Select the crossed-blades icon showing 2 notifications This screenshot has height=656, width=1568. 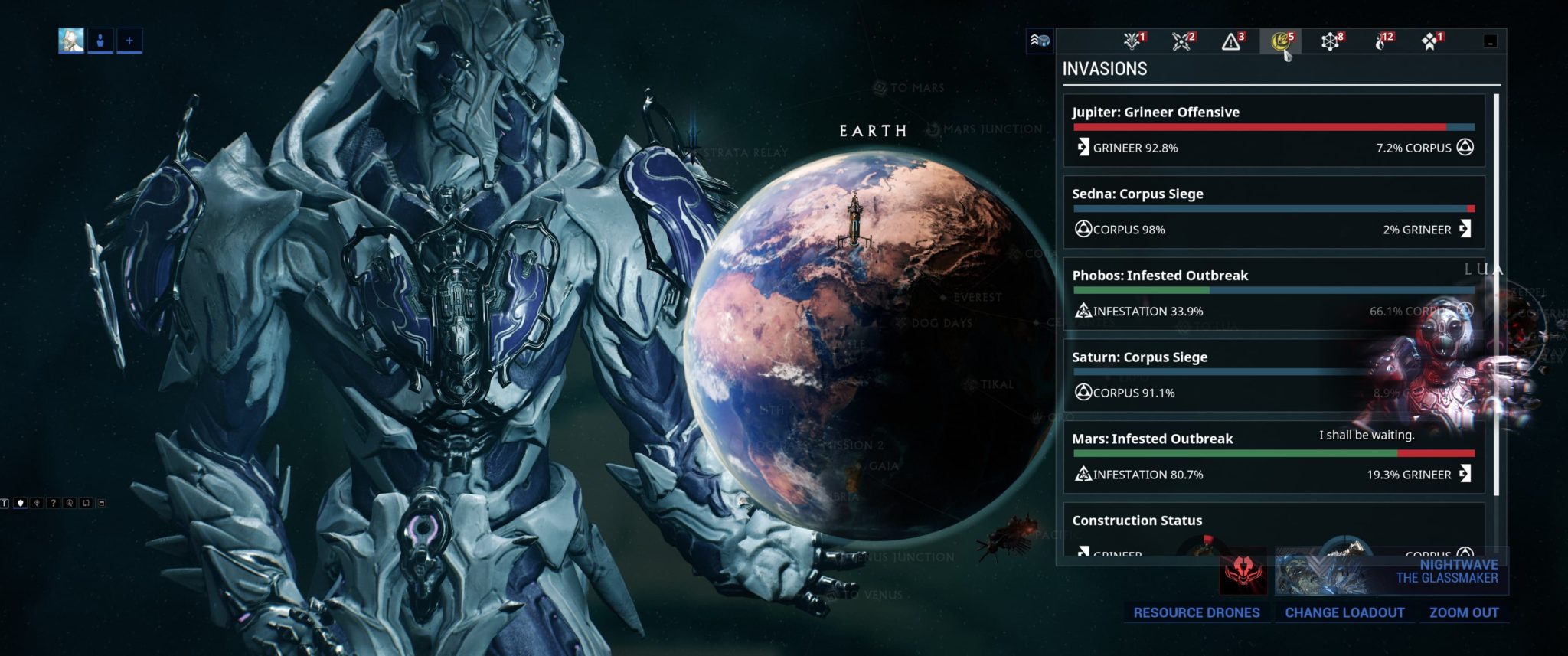point(1181,42)
